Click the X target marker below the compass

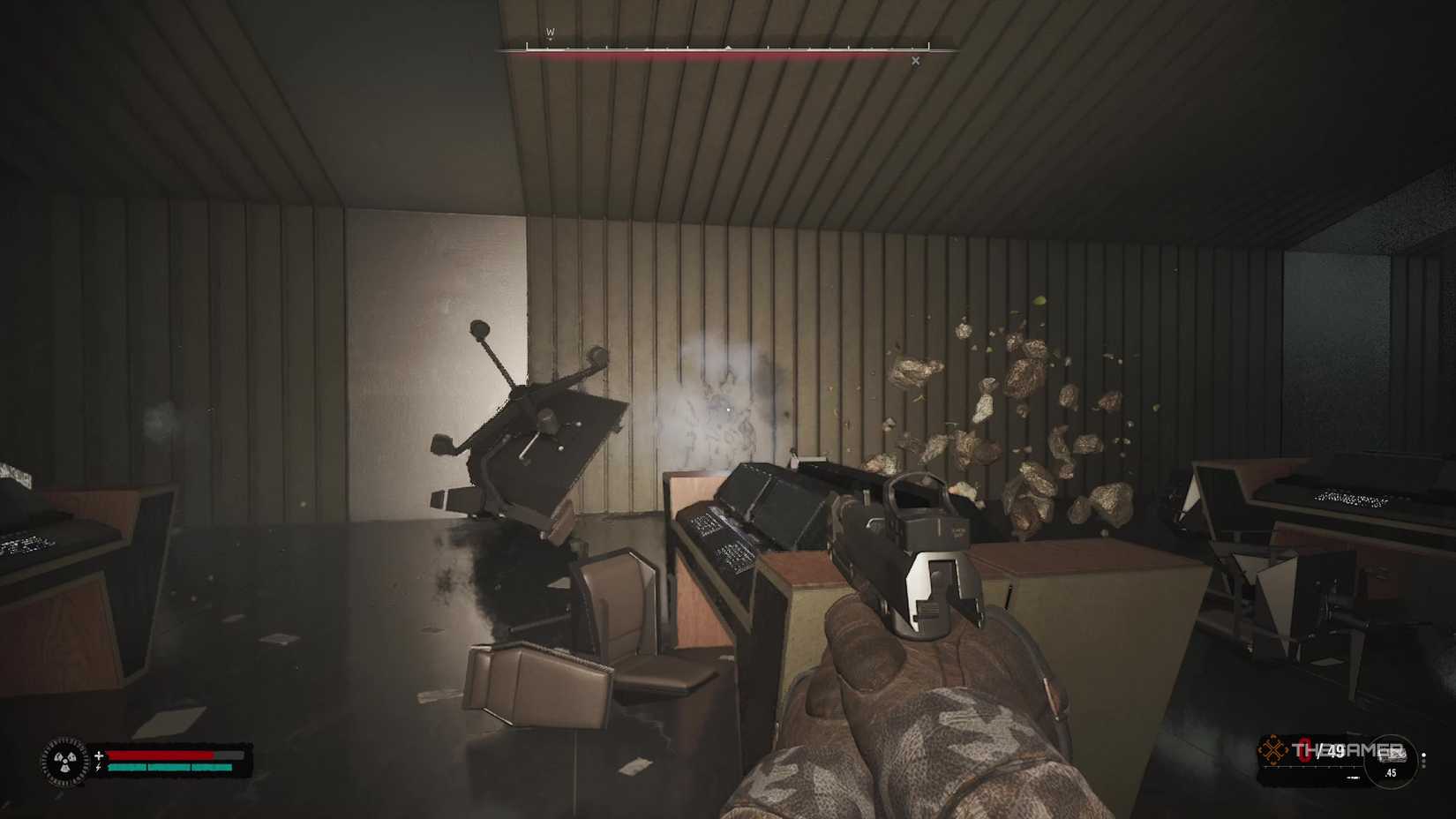click(915, 61)
